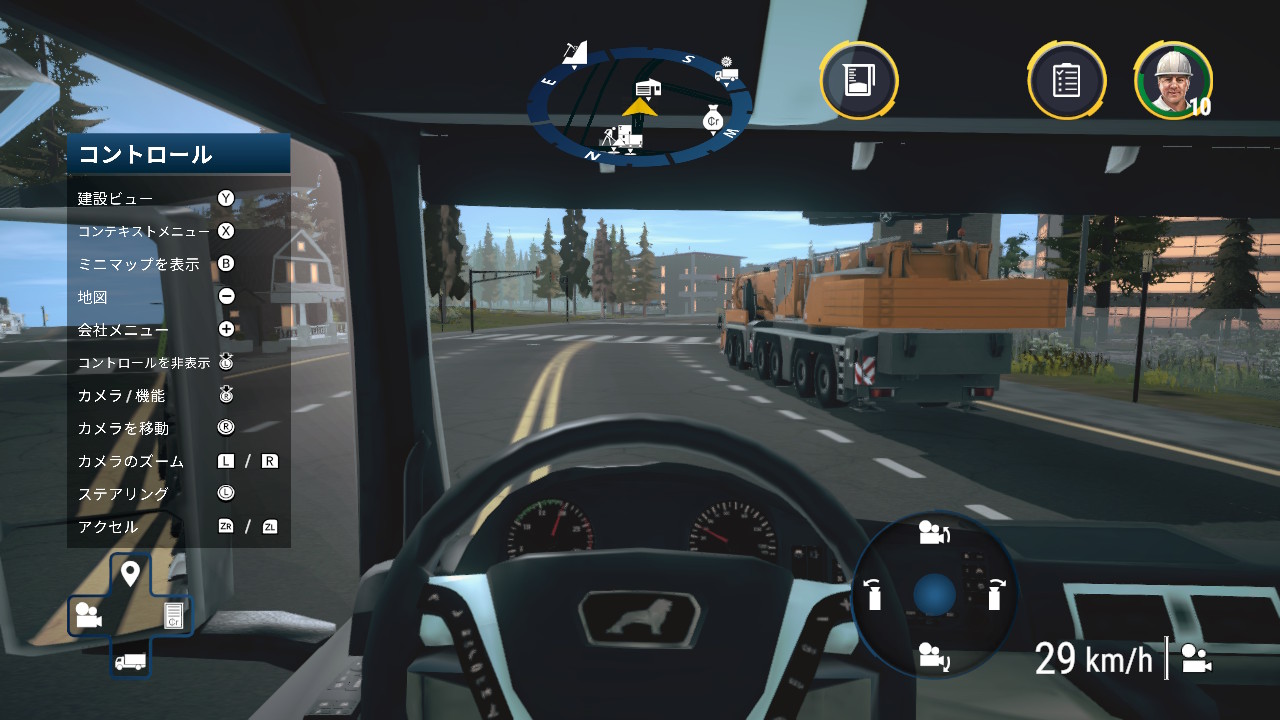Click the construction site marker on compass
The image size is (1280, 720).
tap(623, 137)
